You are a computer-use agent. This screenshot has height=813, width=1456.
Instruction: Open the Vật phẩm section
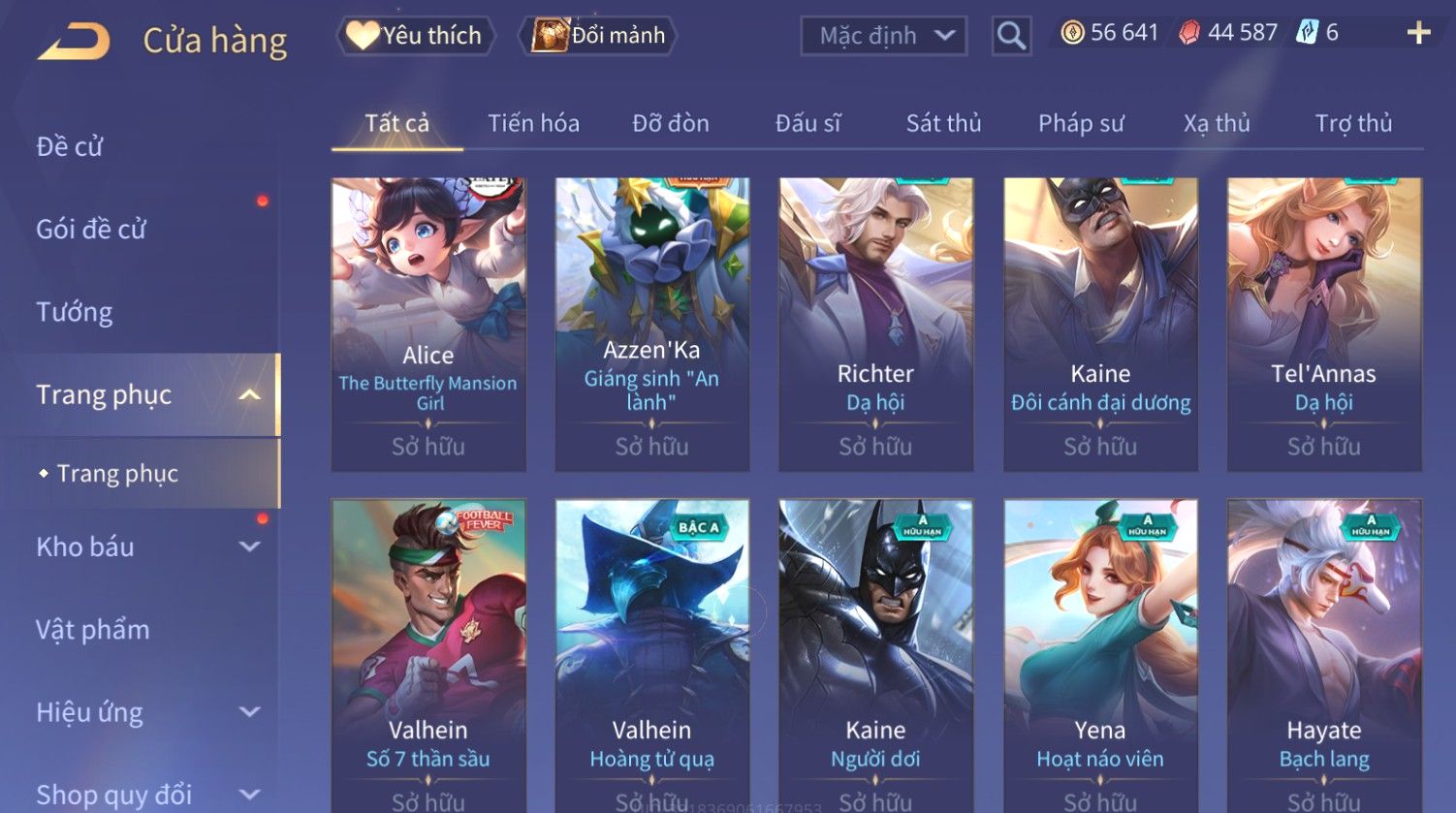(x=93, y=630)
